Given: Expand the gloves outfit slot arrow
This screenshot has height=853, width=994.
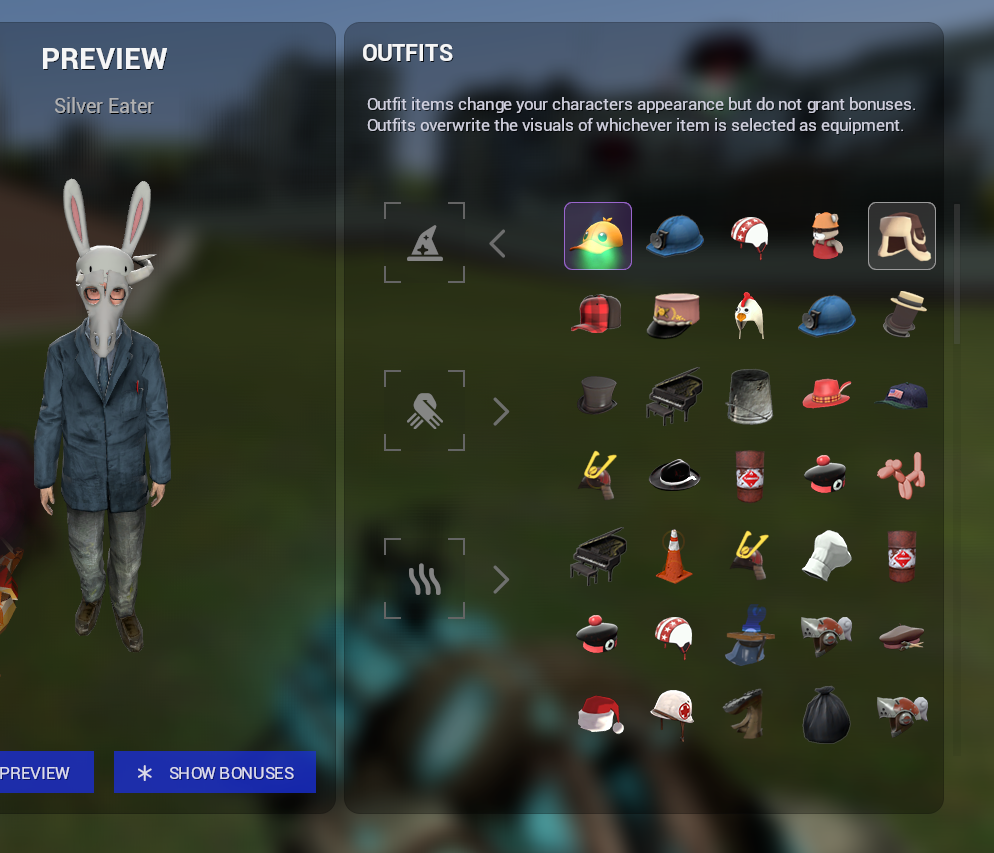Looking at the screenshot, I should pos(501,411).
